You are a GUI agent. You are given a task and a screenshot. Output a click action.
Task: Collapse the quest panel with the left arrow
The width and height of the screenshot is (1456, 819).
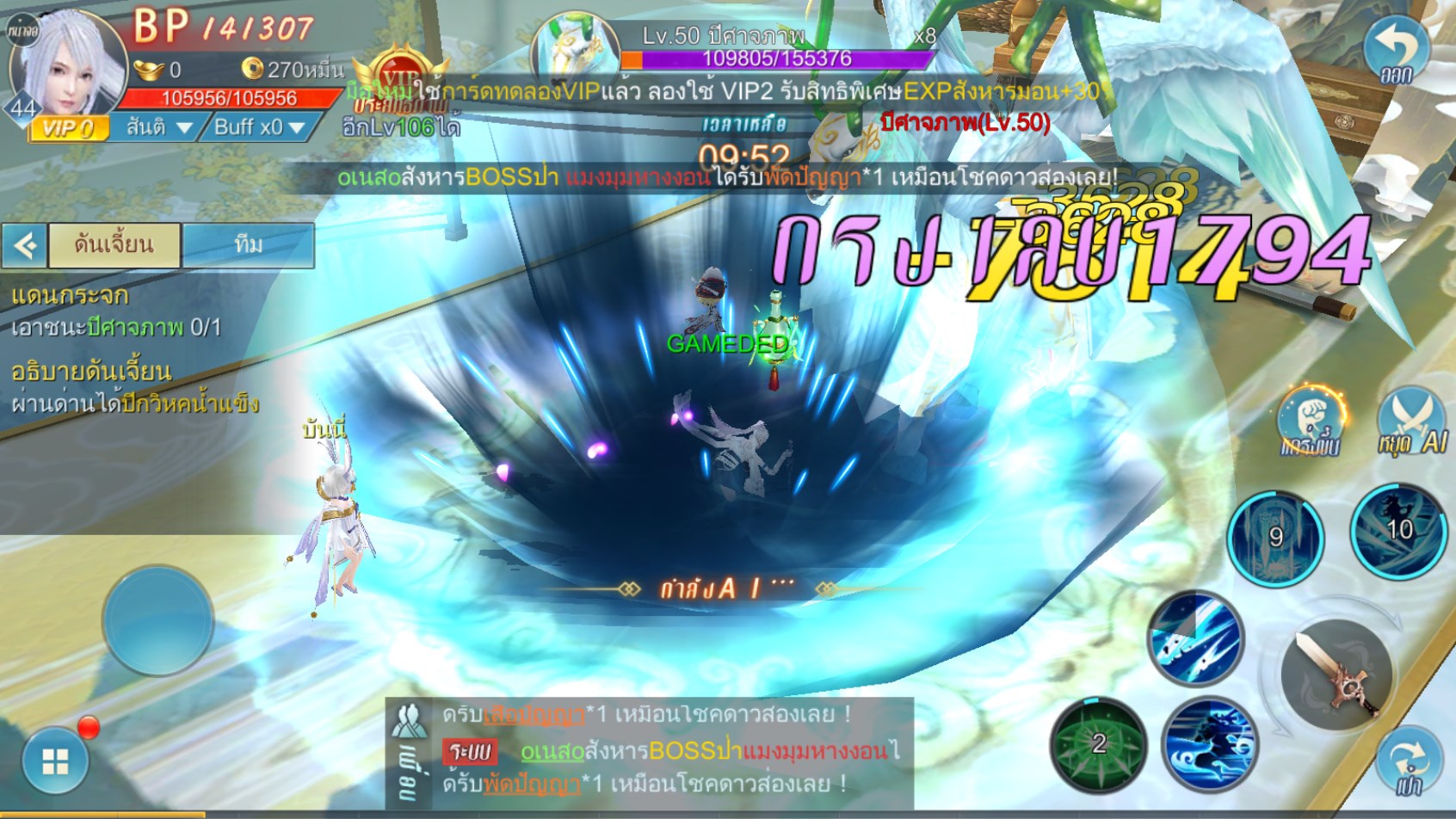tap(24, 246)
